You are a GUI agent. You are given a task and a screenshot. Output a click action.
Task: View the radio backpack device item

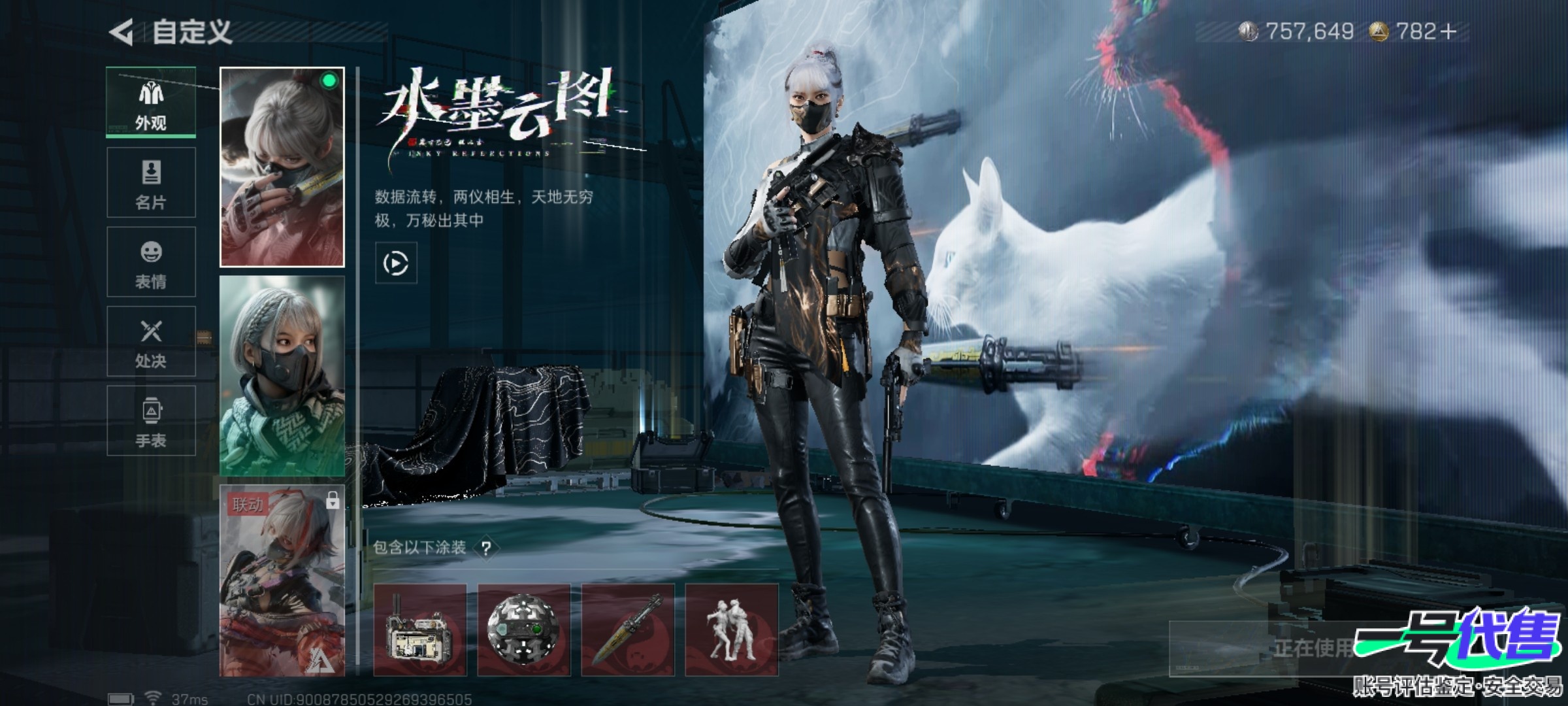[420, 630]
